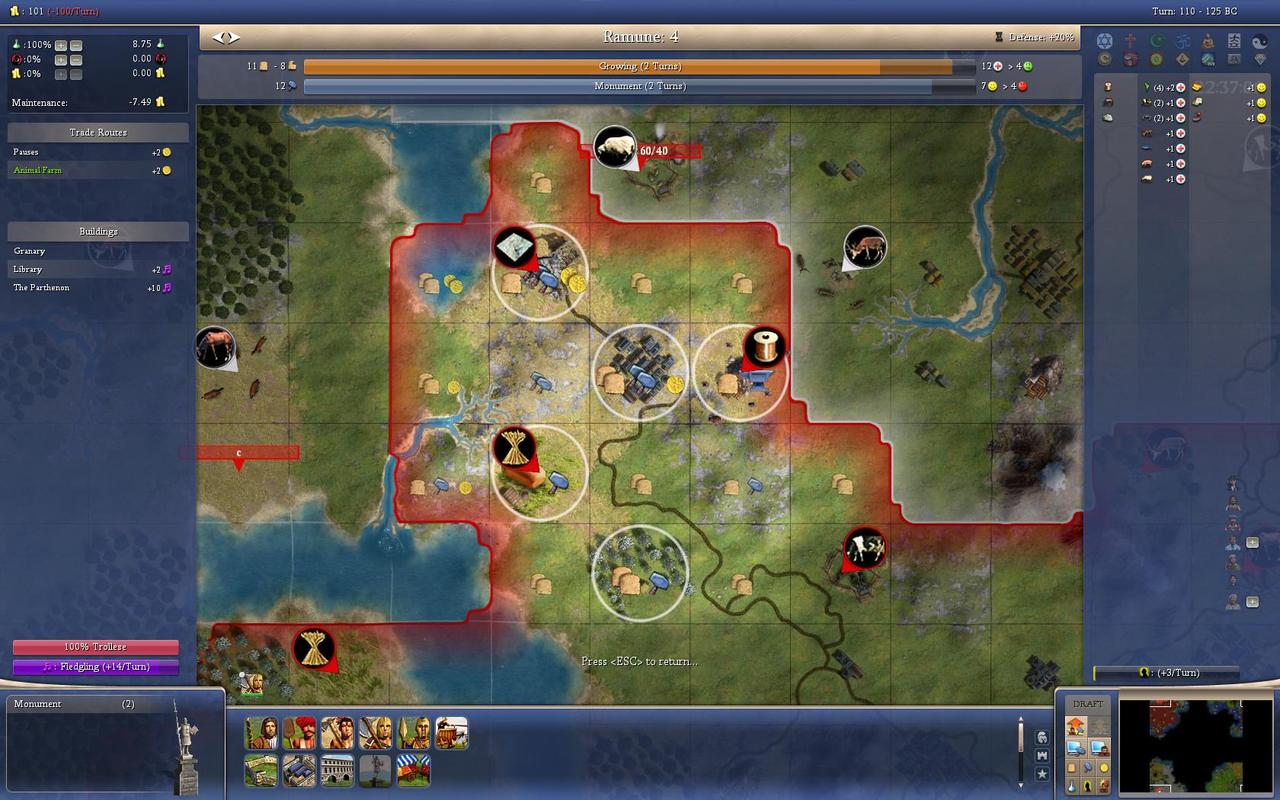This screenshot has width=1280, height=800.
Task: Toggle emphasize research flask button
Action: tap(1073, 787)
